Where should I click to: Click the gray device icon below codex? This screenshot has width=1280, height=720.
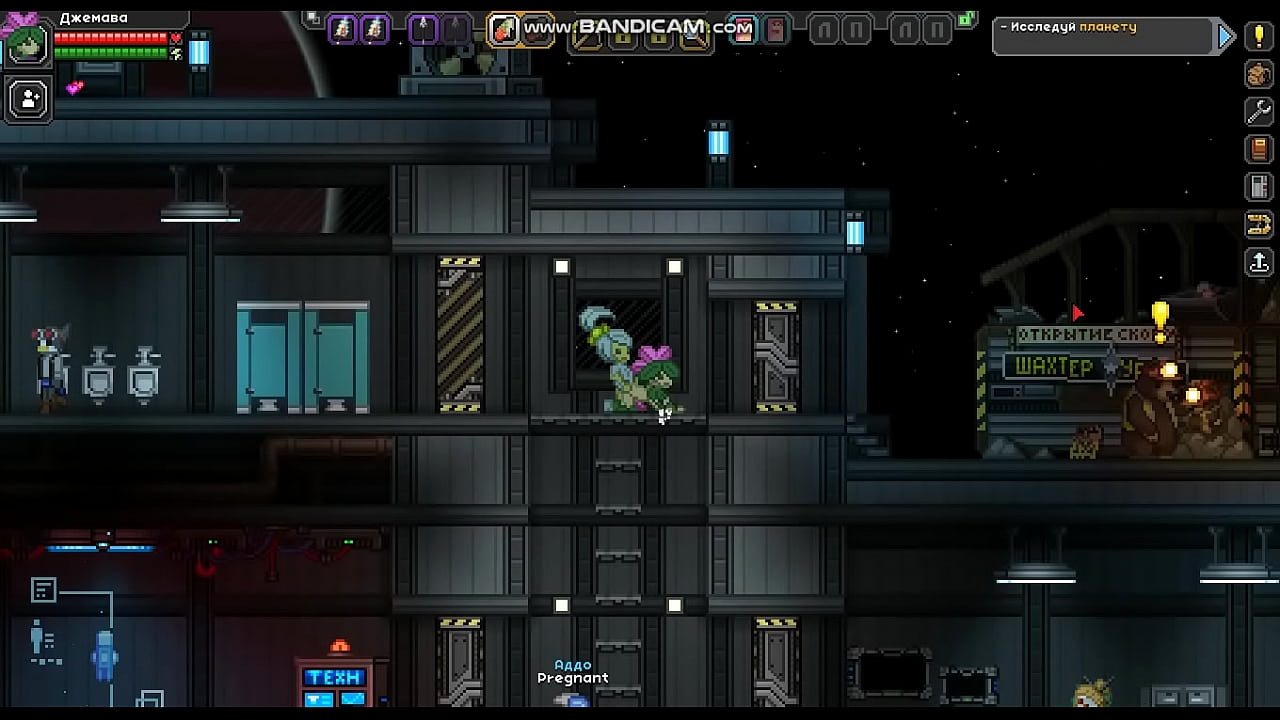pyautogui.click(x=1258, y=186)
